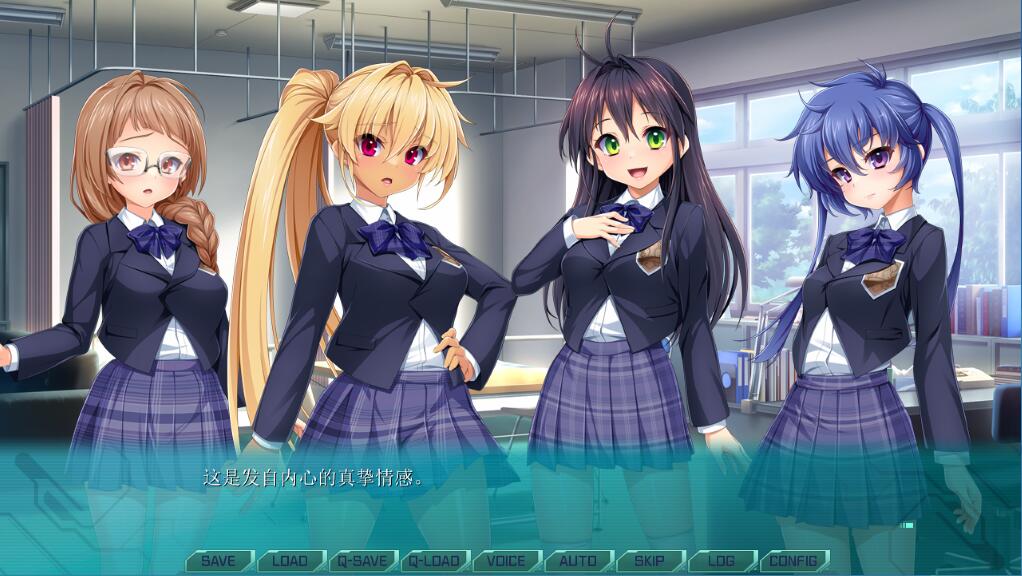Quick save with Q-SAVE
The width and height of the screenshot is (1022, 576).
[x=362, y=561]
